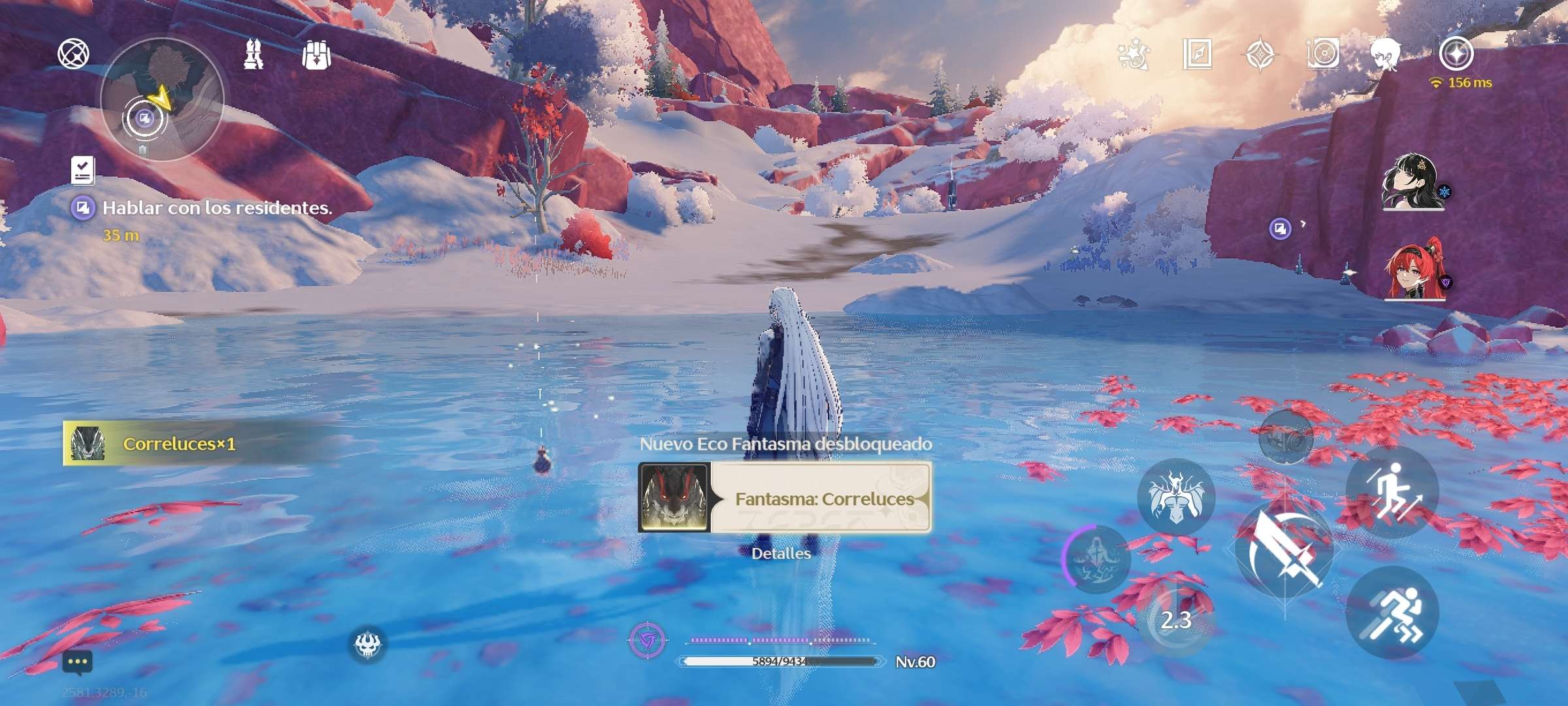The height and width of the screenshot is (706, 1568).
Task: Open the chat speech bubble
Action: (78, 662)
